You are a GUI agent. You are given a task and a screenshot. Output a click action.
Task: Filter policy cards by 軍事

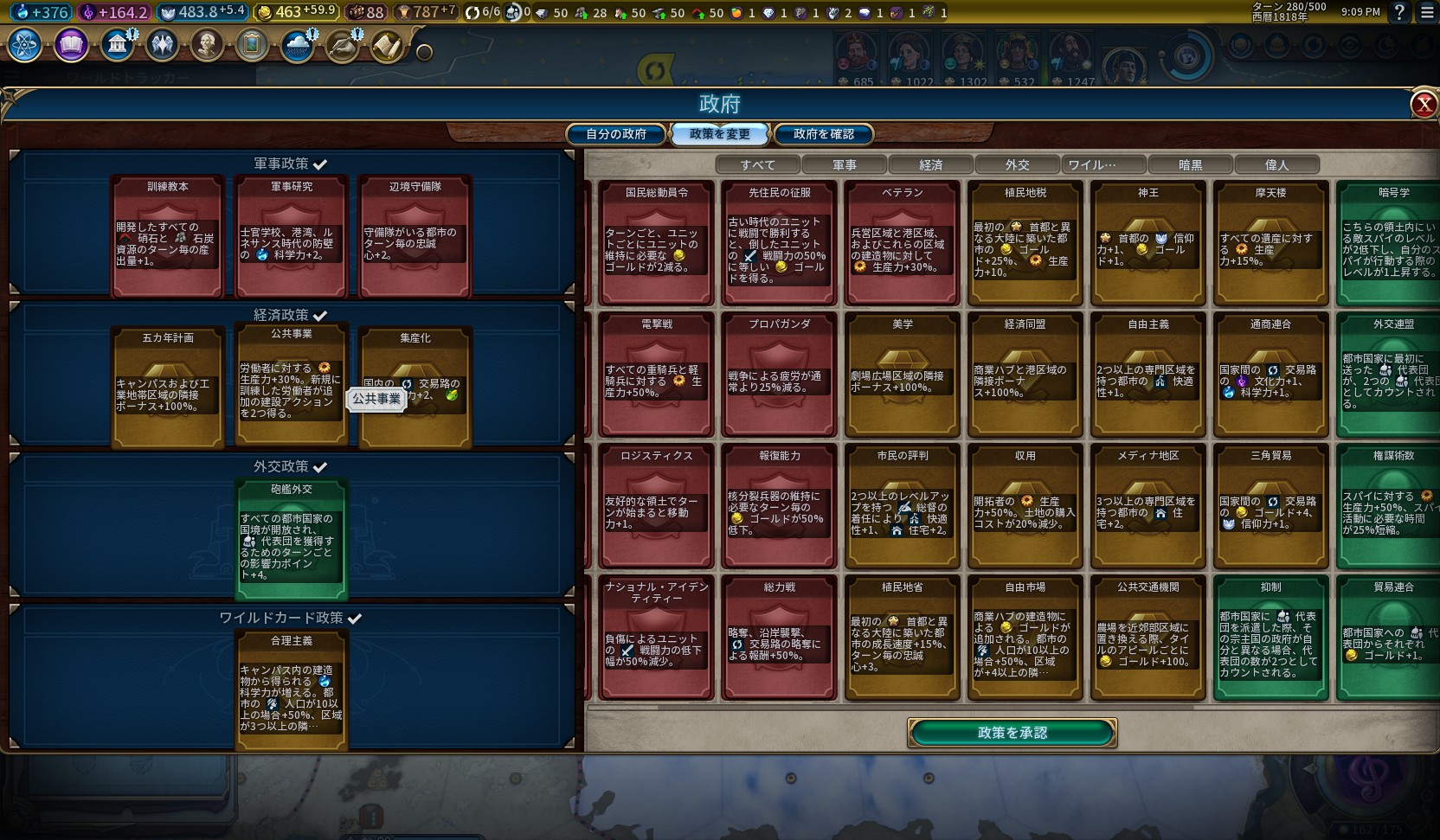(x=844, y=164)
